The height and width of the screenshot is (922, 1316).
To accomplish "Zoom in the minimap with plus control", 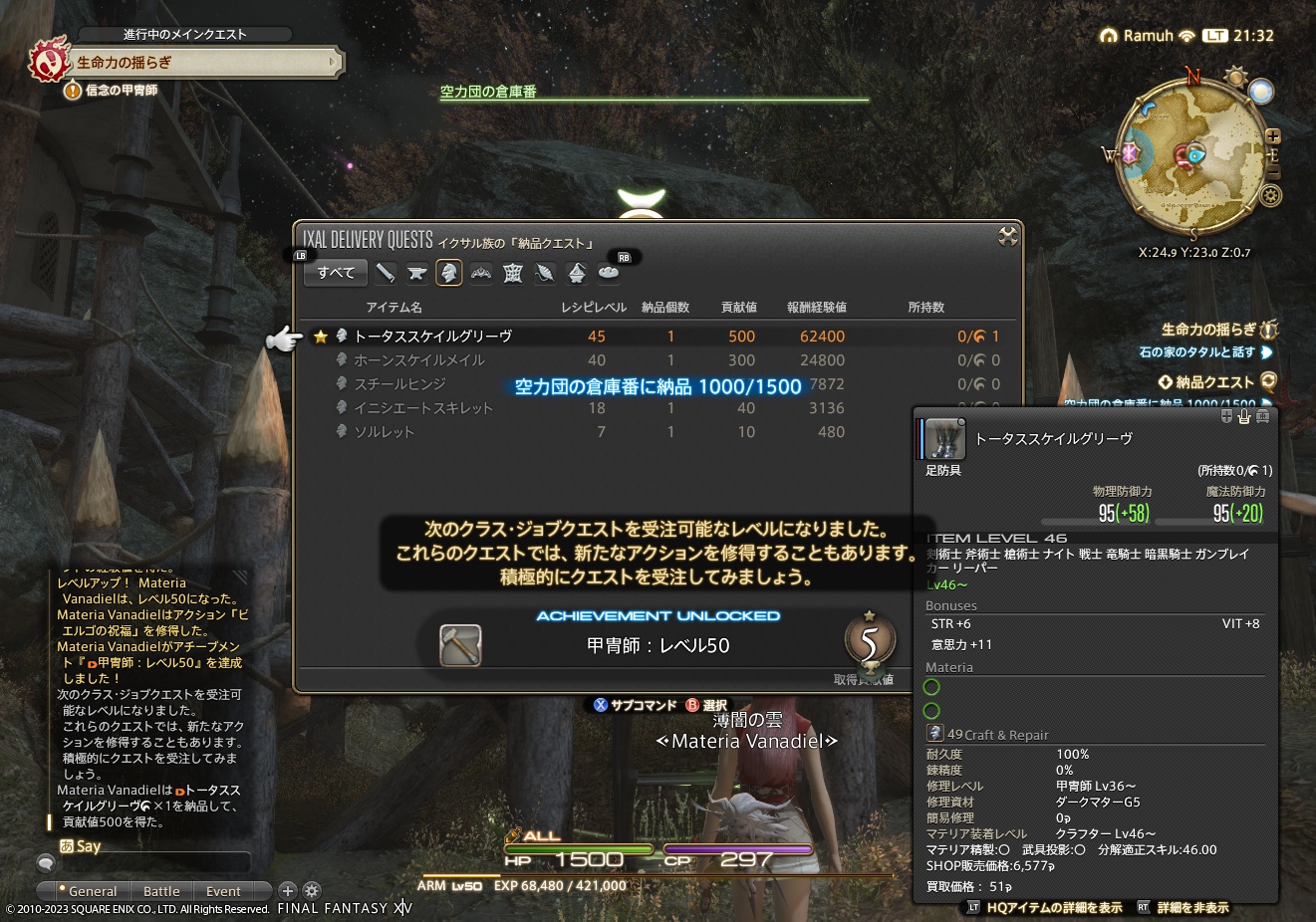I will [x=1272, y=136].
